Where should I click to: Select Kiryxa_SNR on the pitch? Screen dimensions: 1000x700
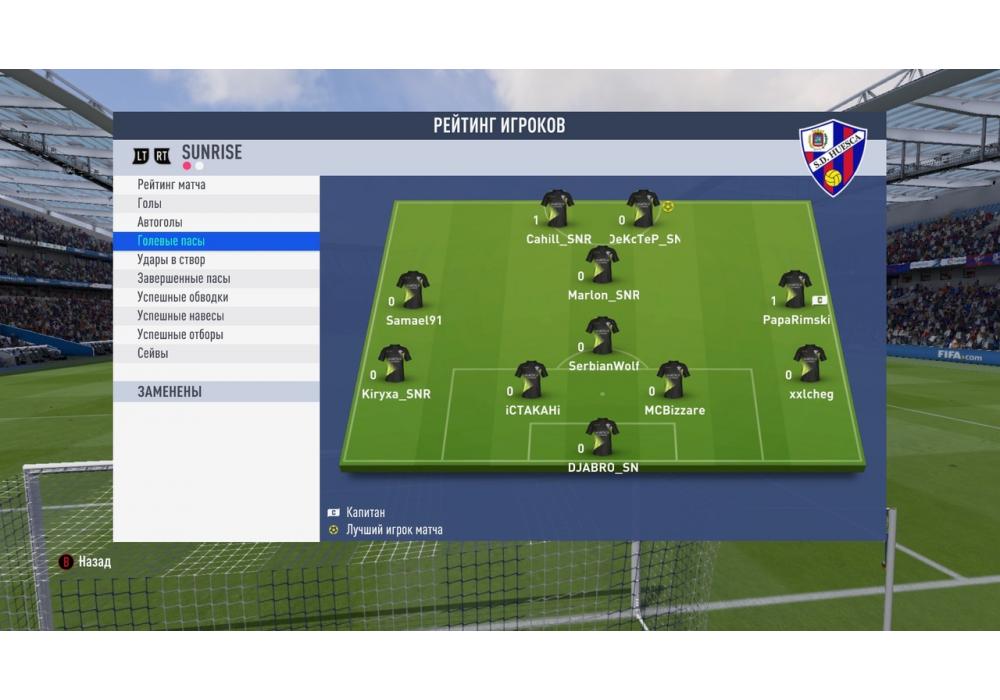pos(394,364)
